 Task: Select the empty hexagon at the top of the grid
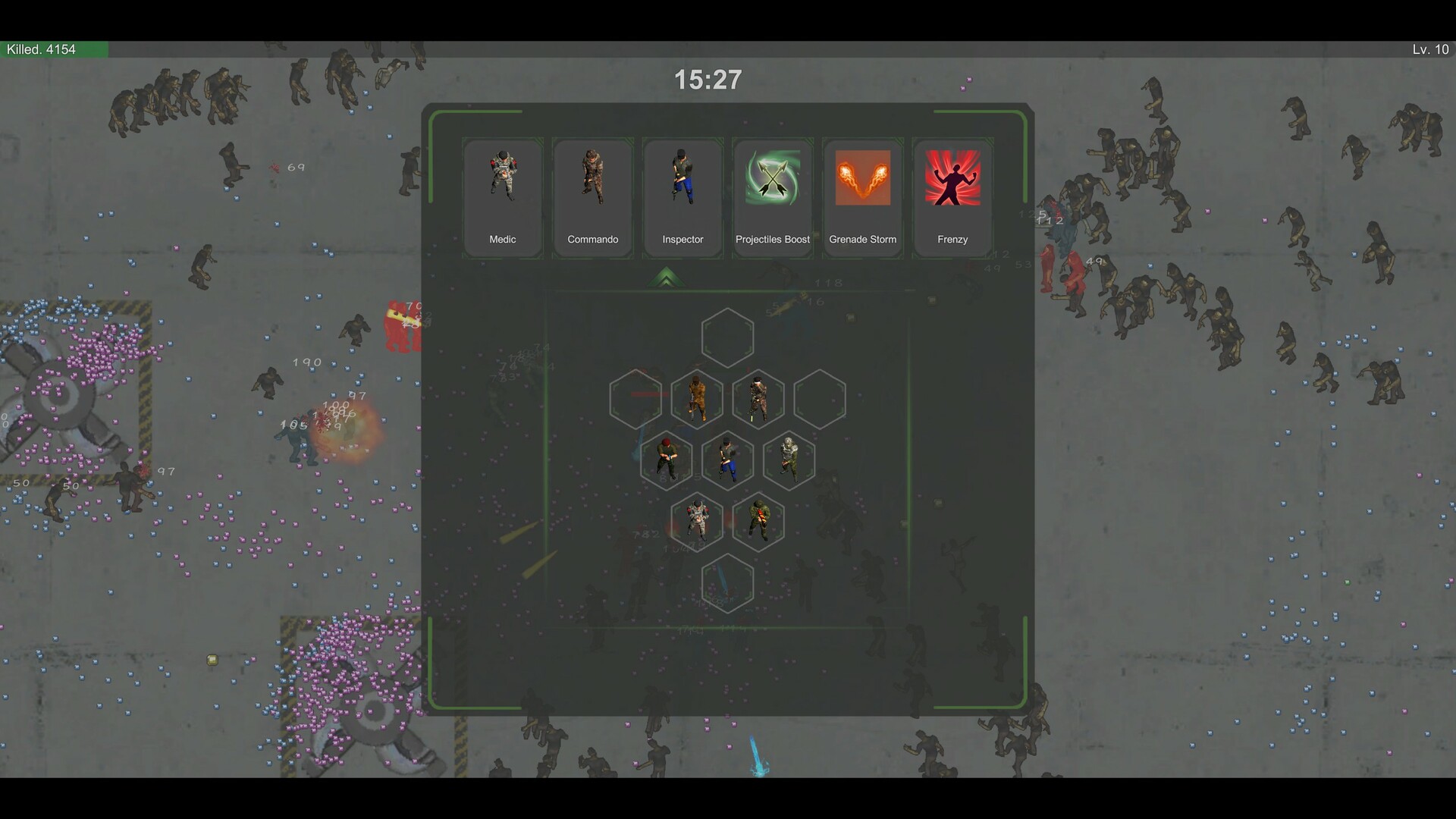[x=727, y=336]
